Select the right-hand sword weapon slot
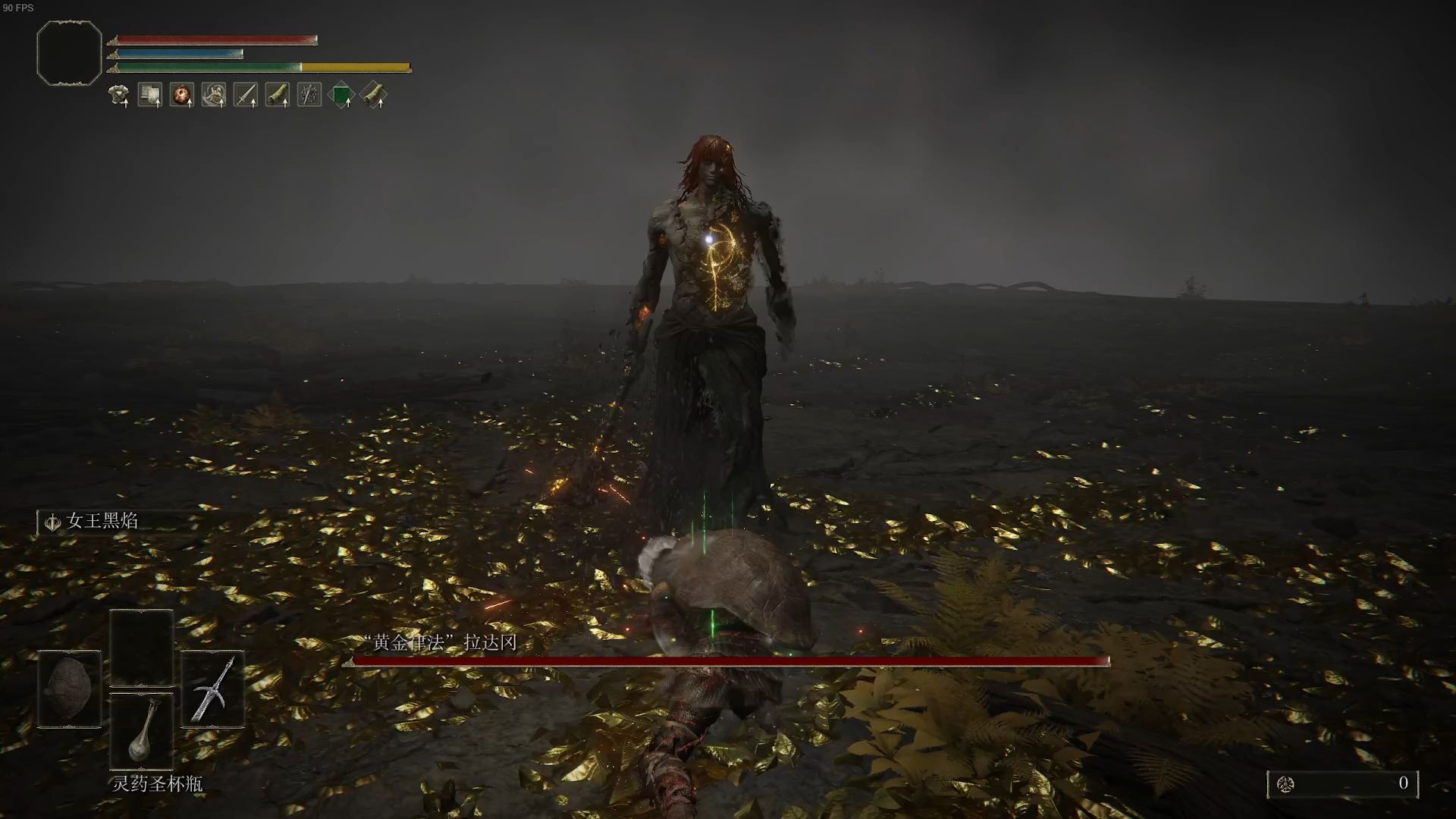 (x=213, y=689)
